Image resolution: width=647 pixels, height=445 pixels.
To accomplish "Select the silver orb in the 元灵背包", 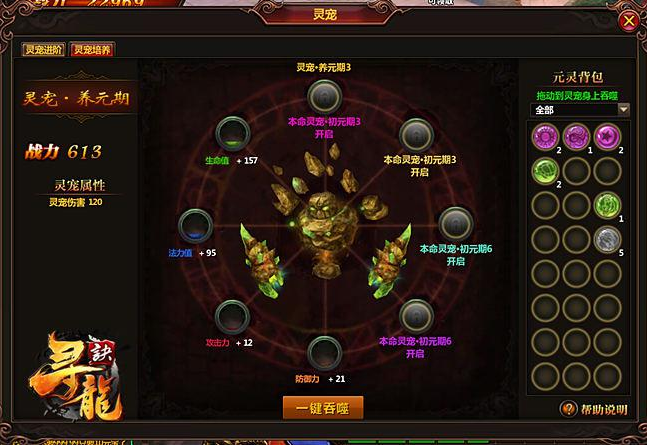I will point(608,238).
